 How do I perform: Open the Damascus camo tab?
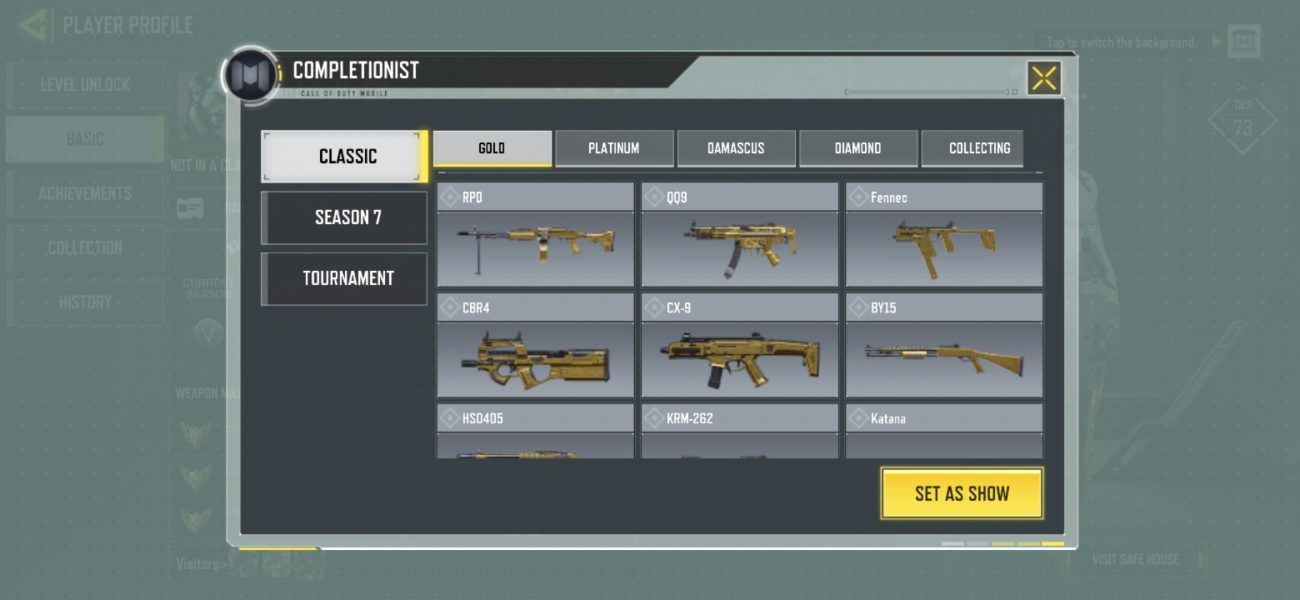(x=736, y=148)
